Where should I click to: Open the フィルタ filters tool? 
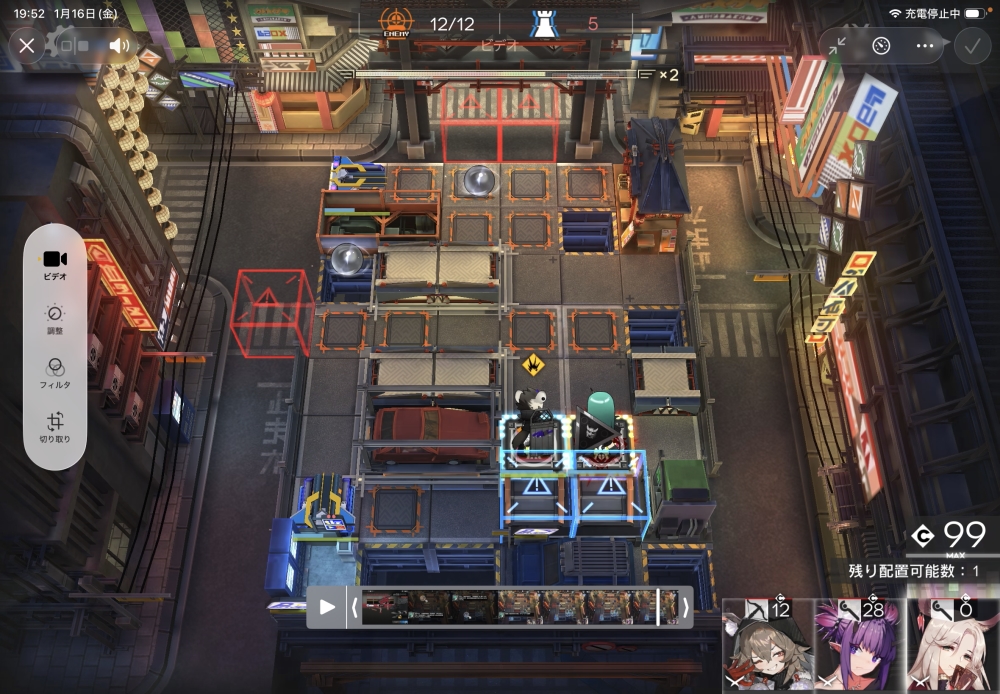pos(55,372)
